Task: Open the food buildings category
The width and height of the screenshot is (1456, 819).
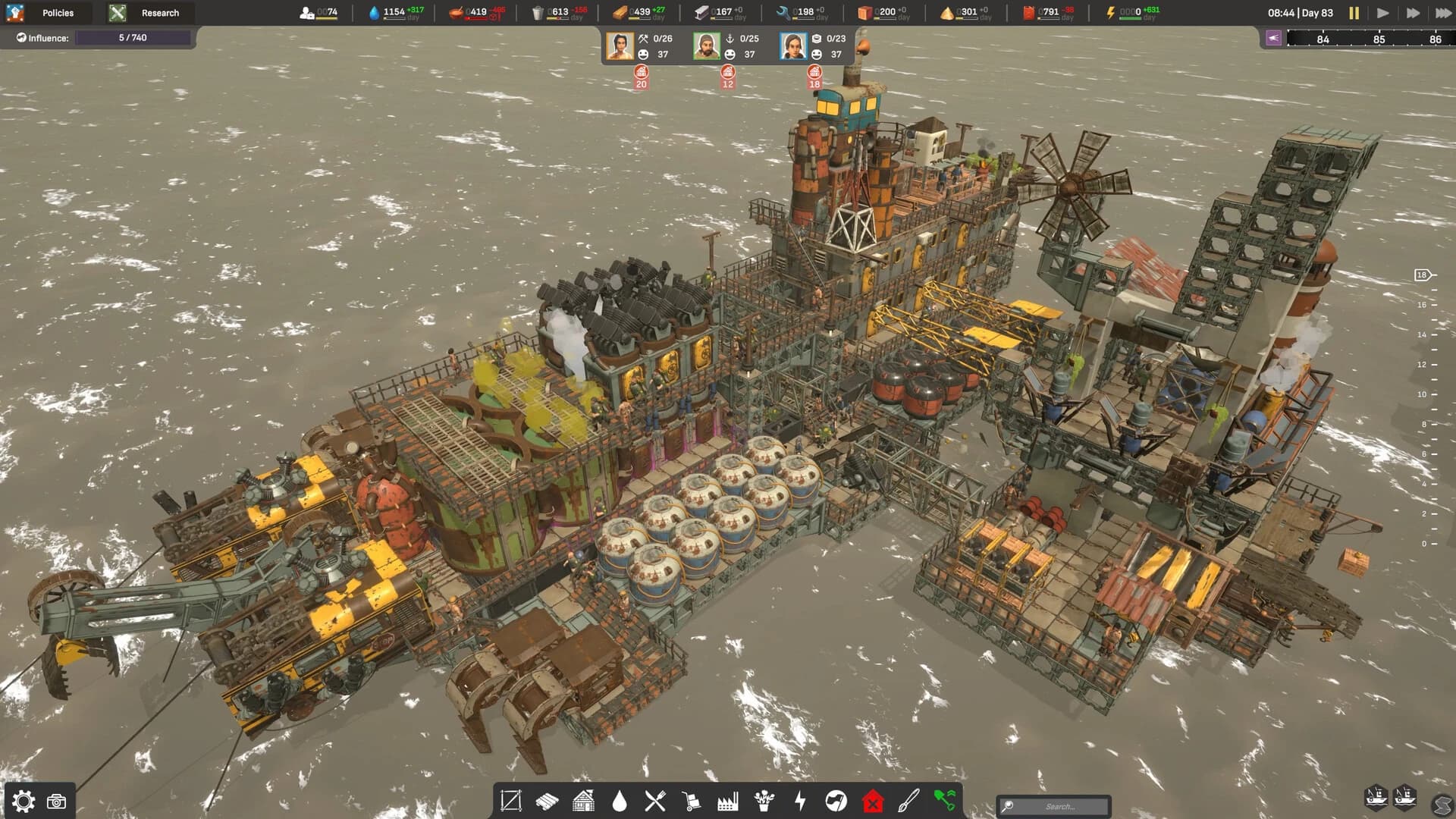Action: coord(657,801)
